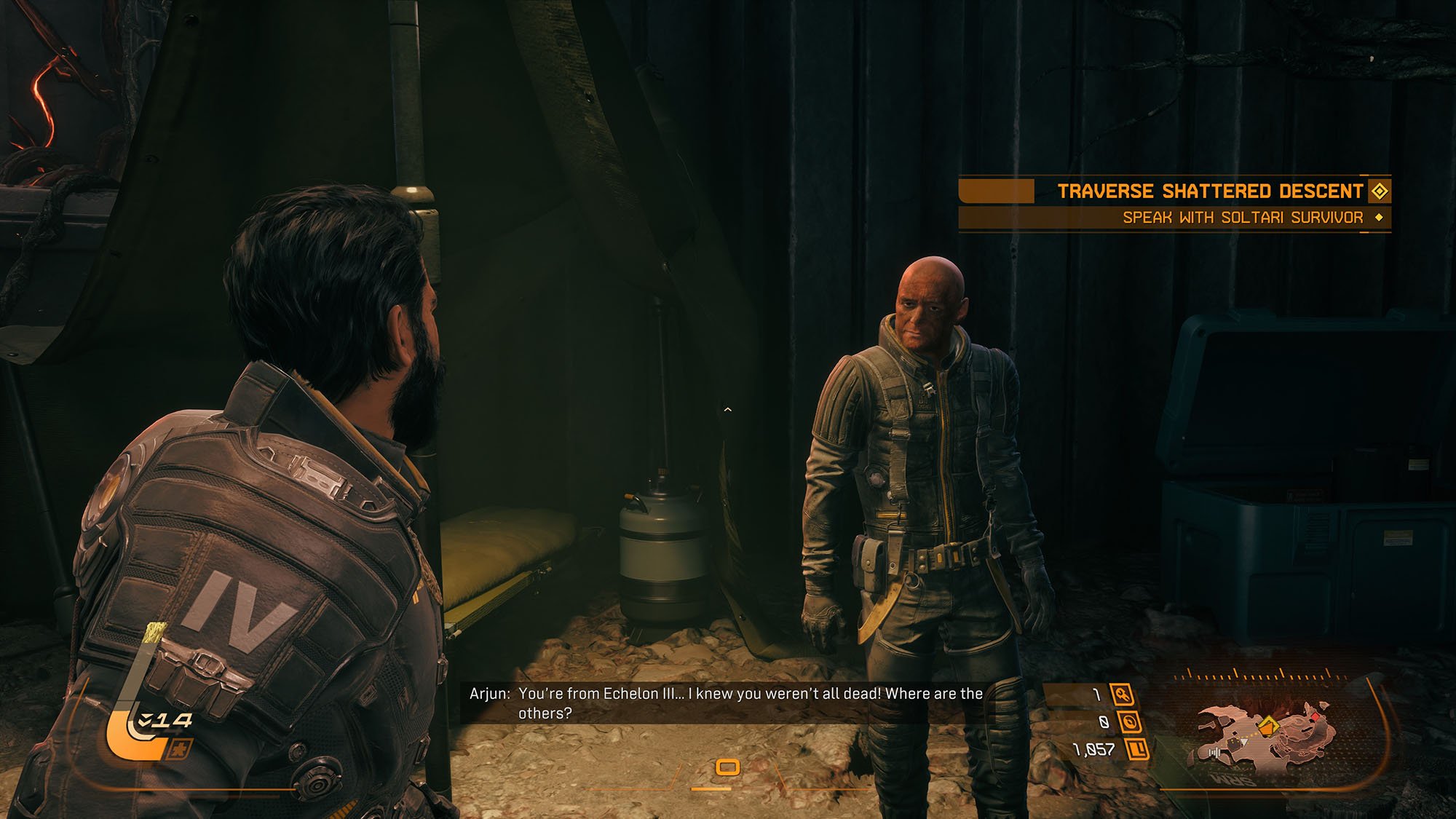Open the Traverse Shattered Descent quest tracker
Screen dimensions: 1456x819
pos(1210,191)
